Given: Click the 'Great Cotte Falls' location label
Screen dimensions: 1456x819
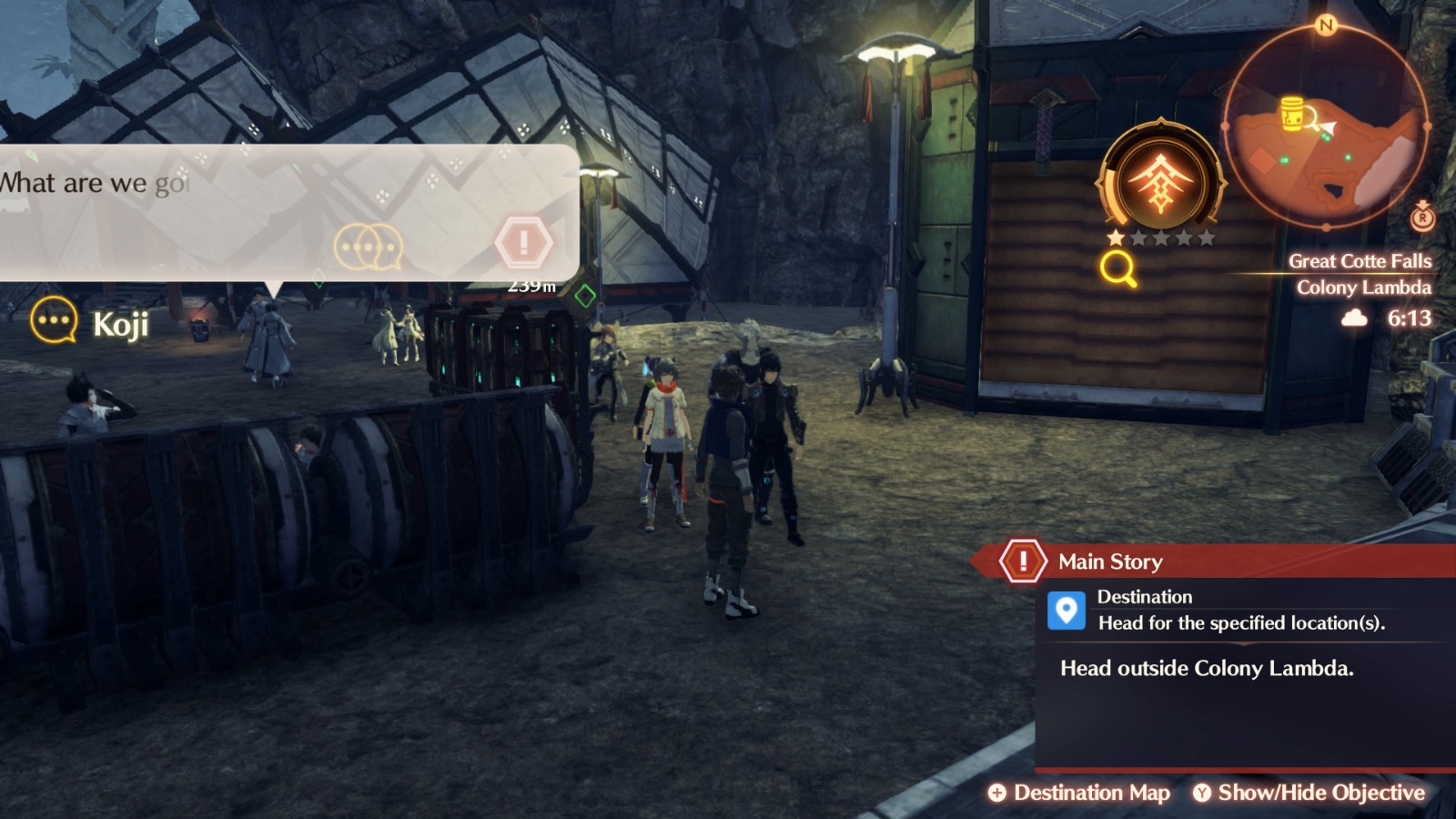Looking at the screenshot, I should click(1361, 259).
